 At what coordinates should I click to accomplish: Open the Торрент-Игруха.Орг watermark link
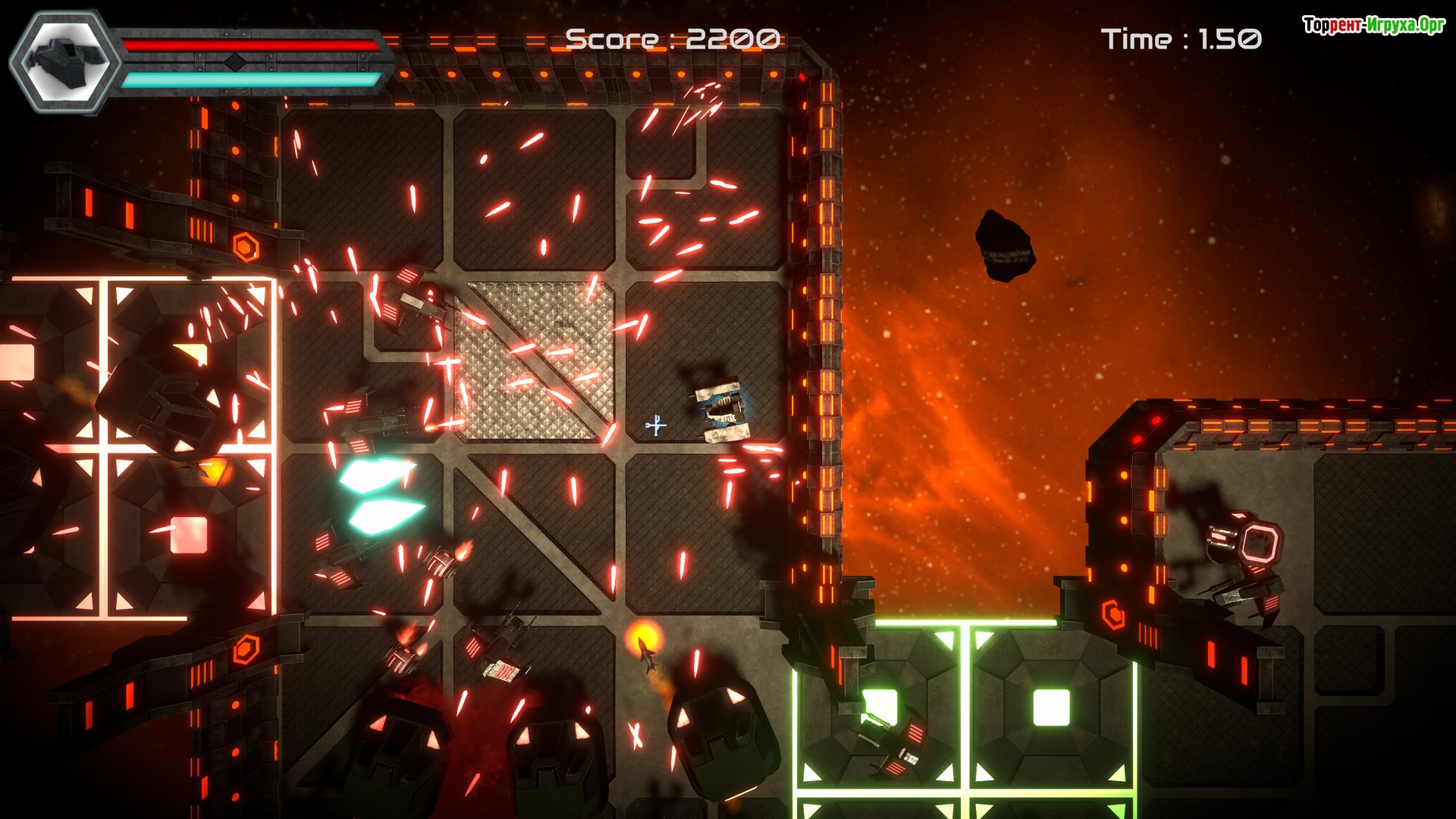[1373, 26]
